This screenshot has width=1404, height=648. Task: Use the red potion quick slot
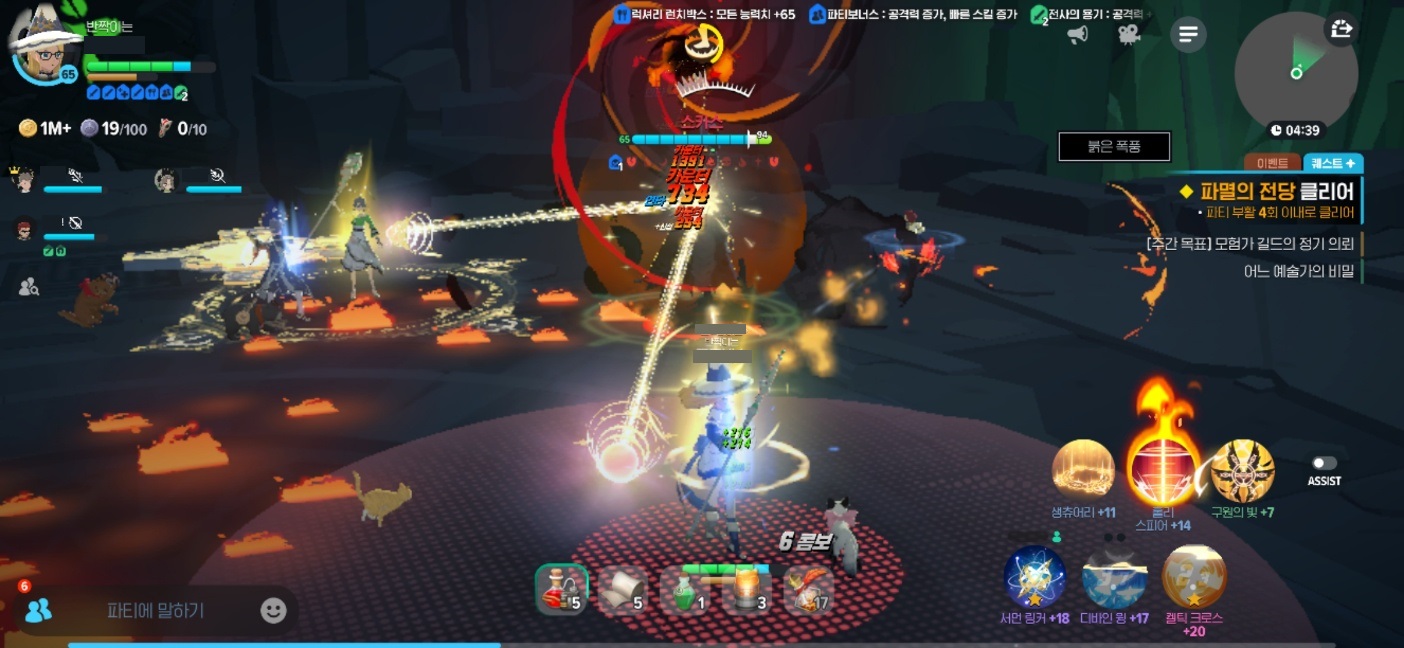pos(560,588)
